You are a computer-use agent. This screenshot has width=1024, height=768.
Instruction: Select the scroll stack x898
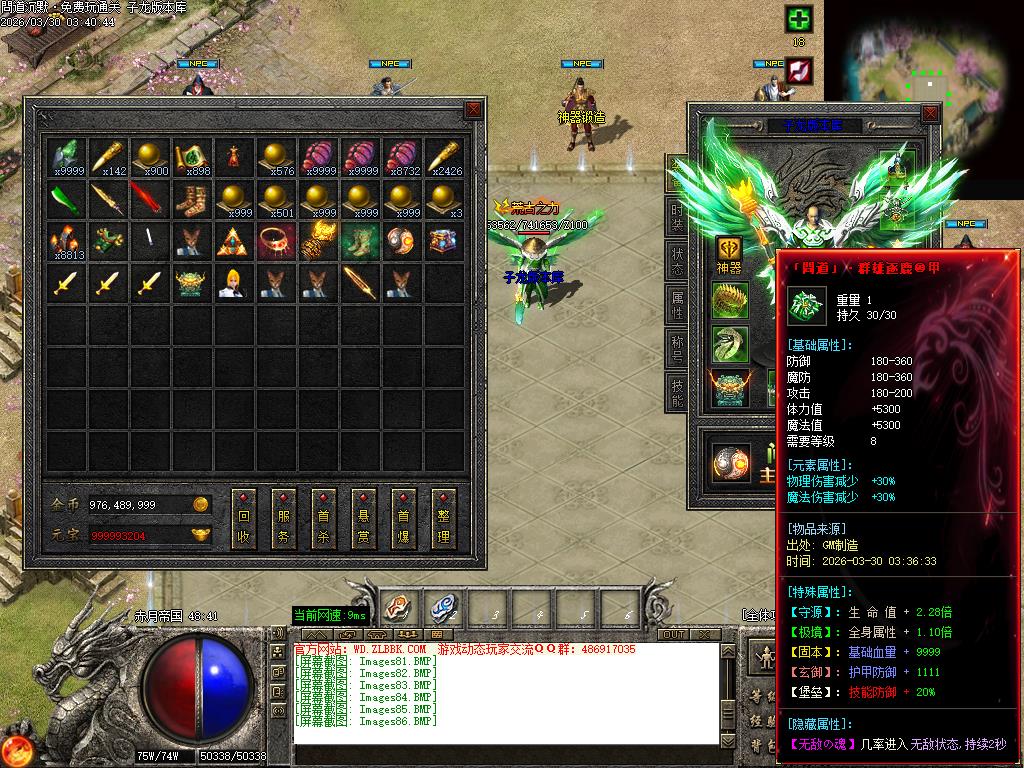point(191,156)
